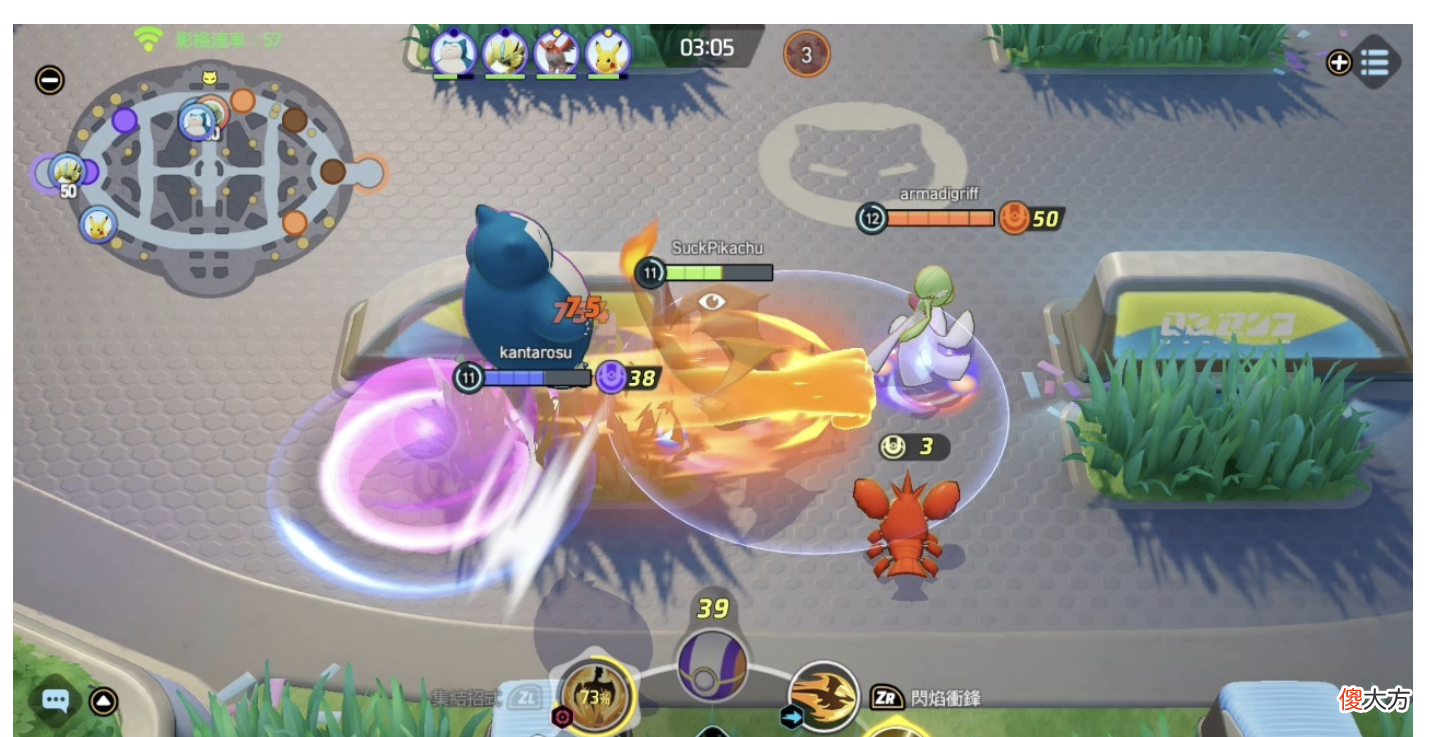Open the quick chat speech bubble
This screenshot has width=1429, height=737.
point(55,700)
